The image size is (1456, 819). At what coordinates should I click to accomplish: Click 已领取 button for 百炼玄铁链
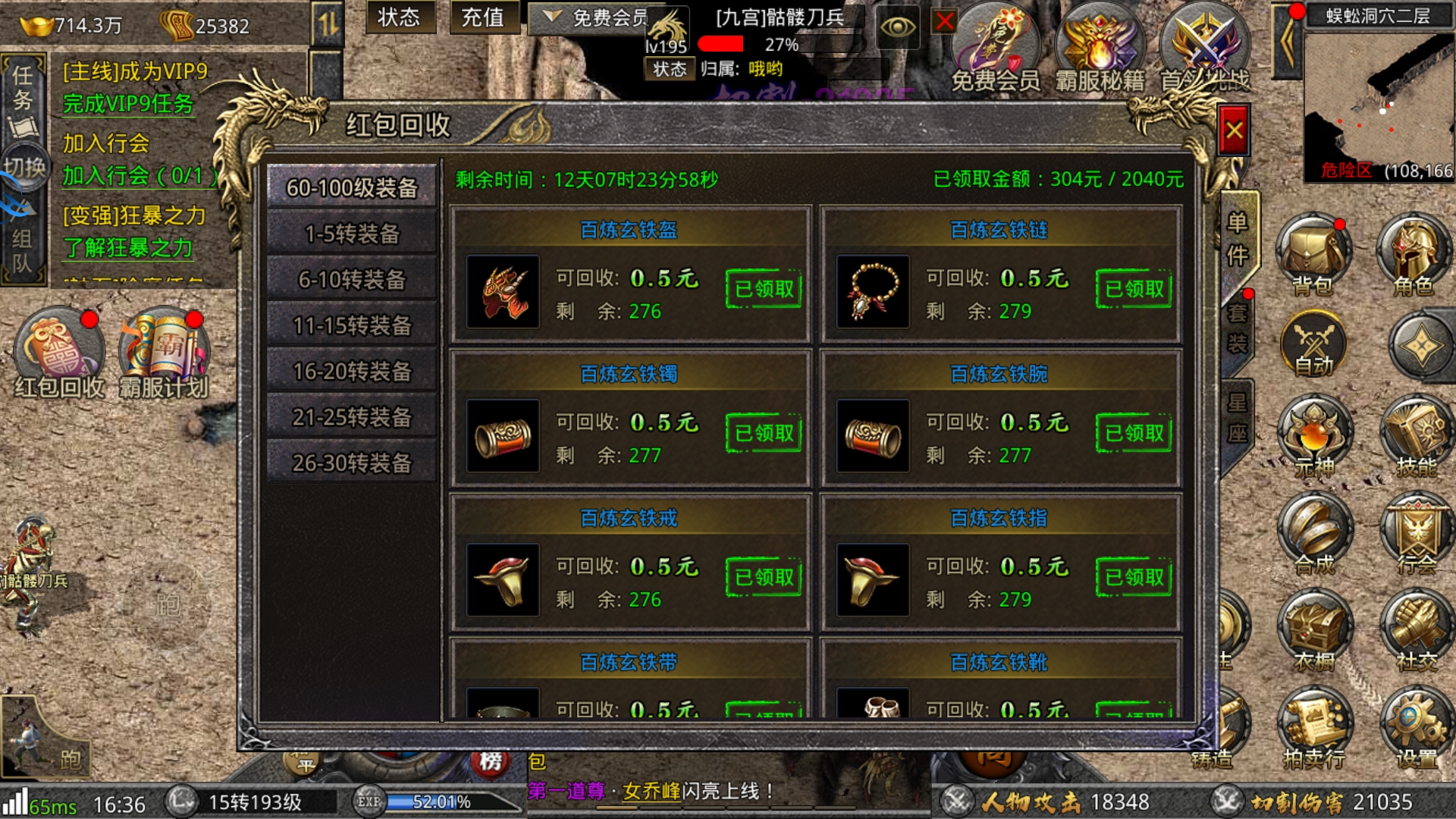pos(1134,289)
